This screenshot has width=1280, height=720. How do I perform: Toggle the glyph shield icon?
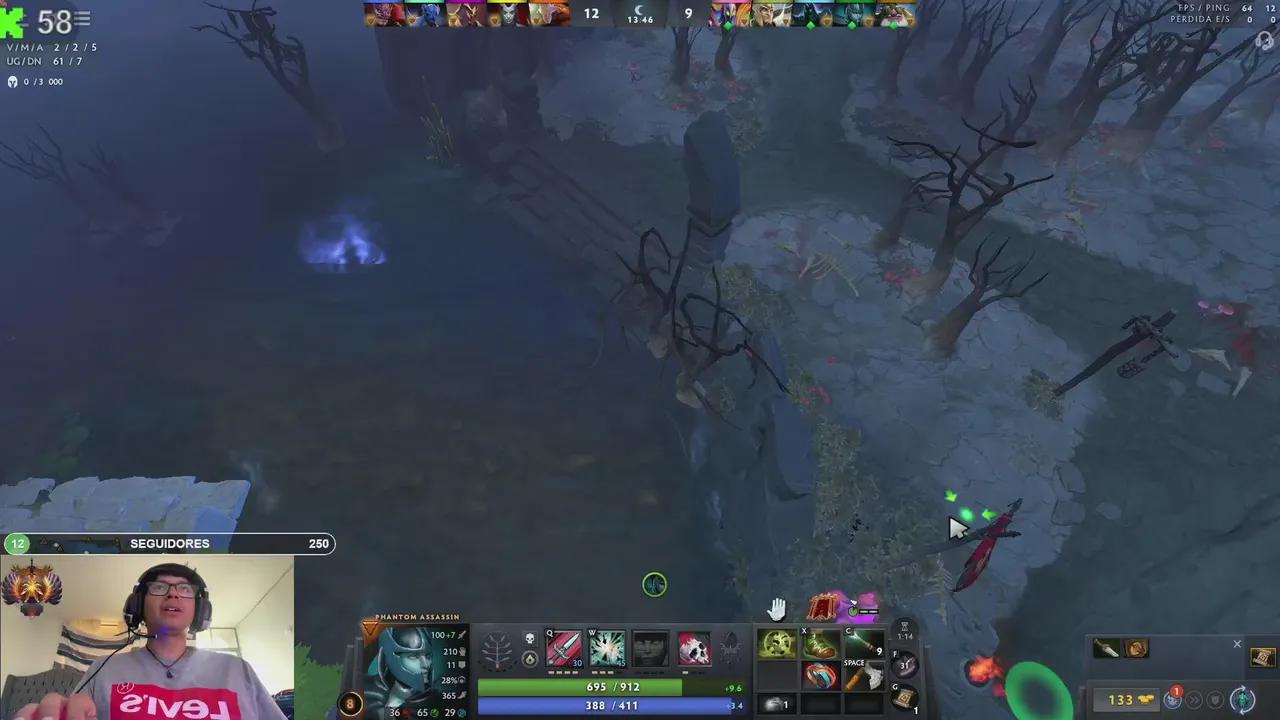[1216, 700]
